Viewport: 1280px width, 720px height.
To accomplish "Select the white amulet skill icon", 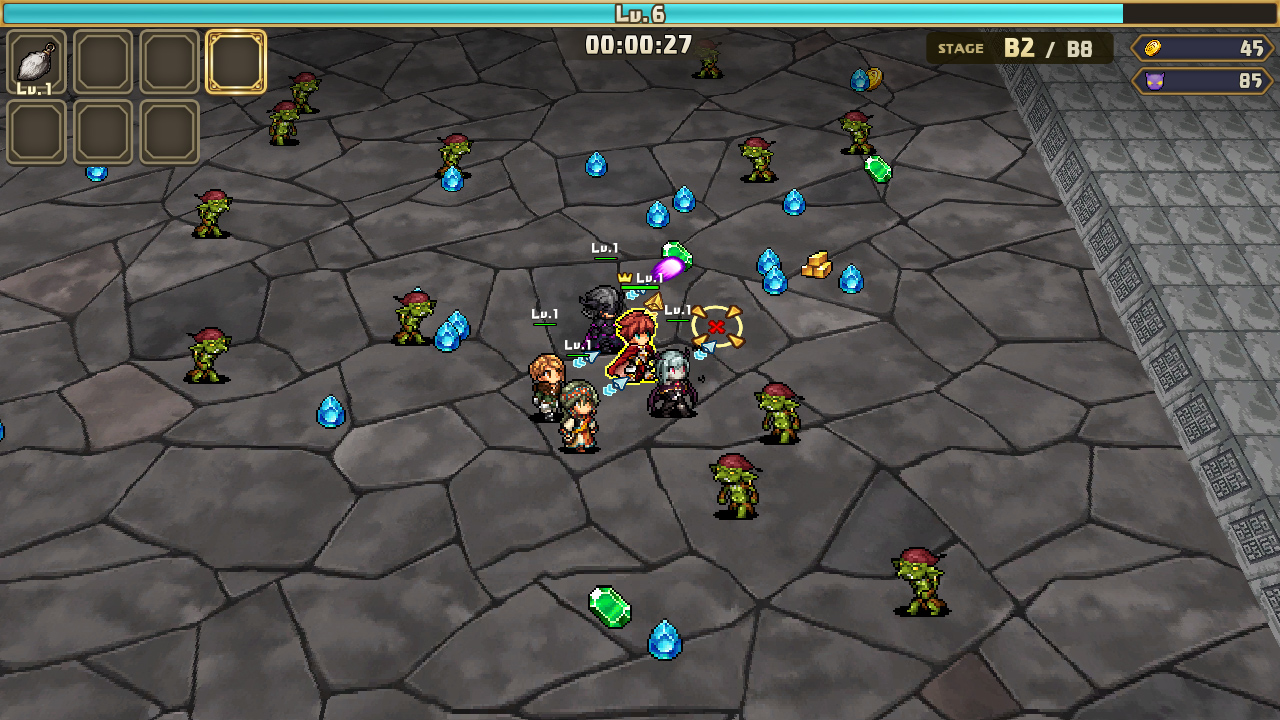I will tap(36, 64).
